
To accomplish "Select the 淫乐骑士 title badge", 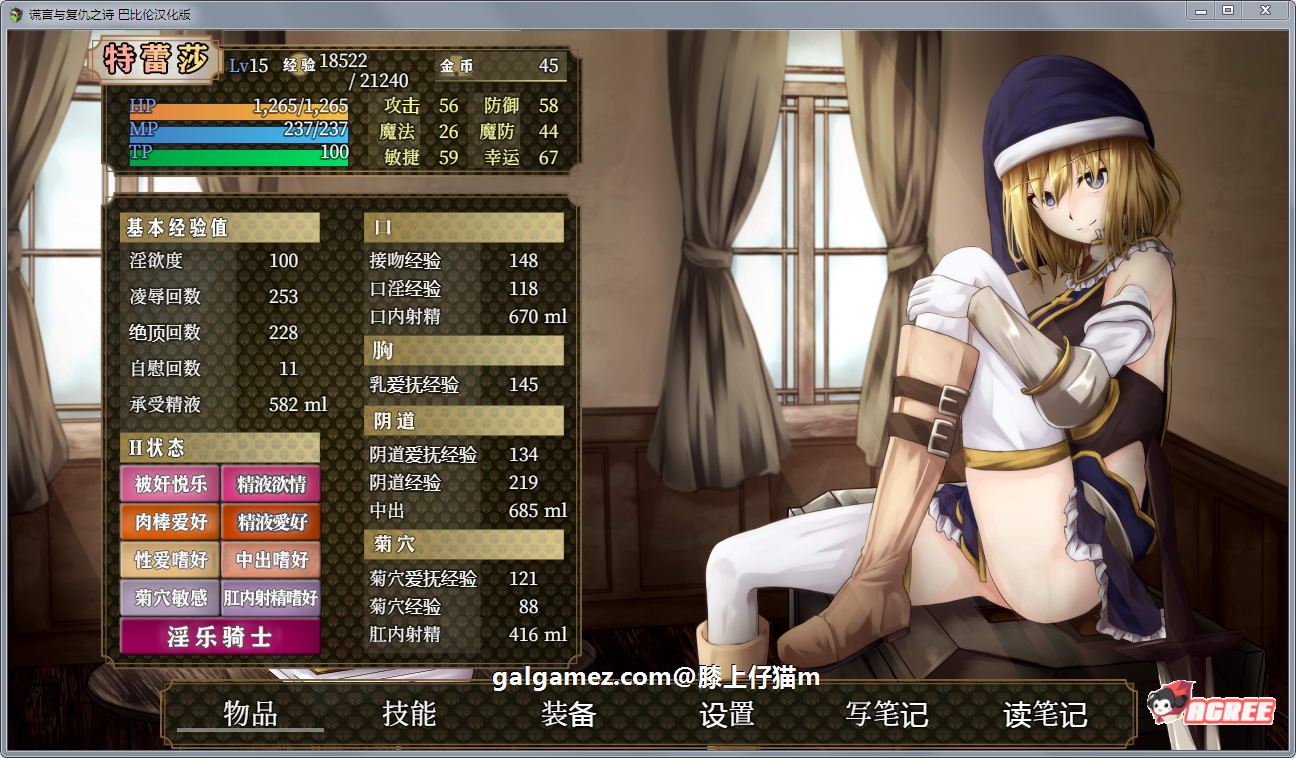I will [219, 638].
